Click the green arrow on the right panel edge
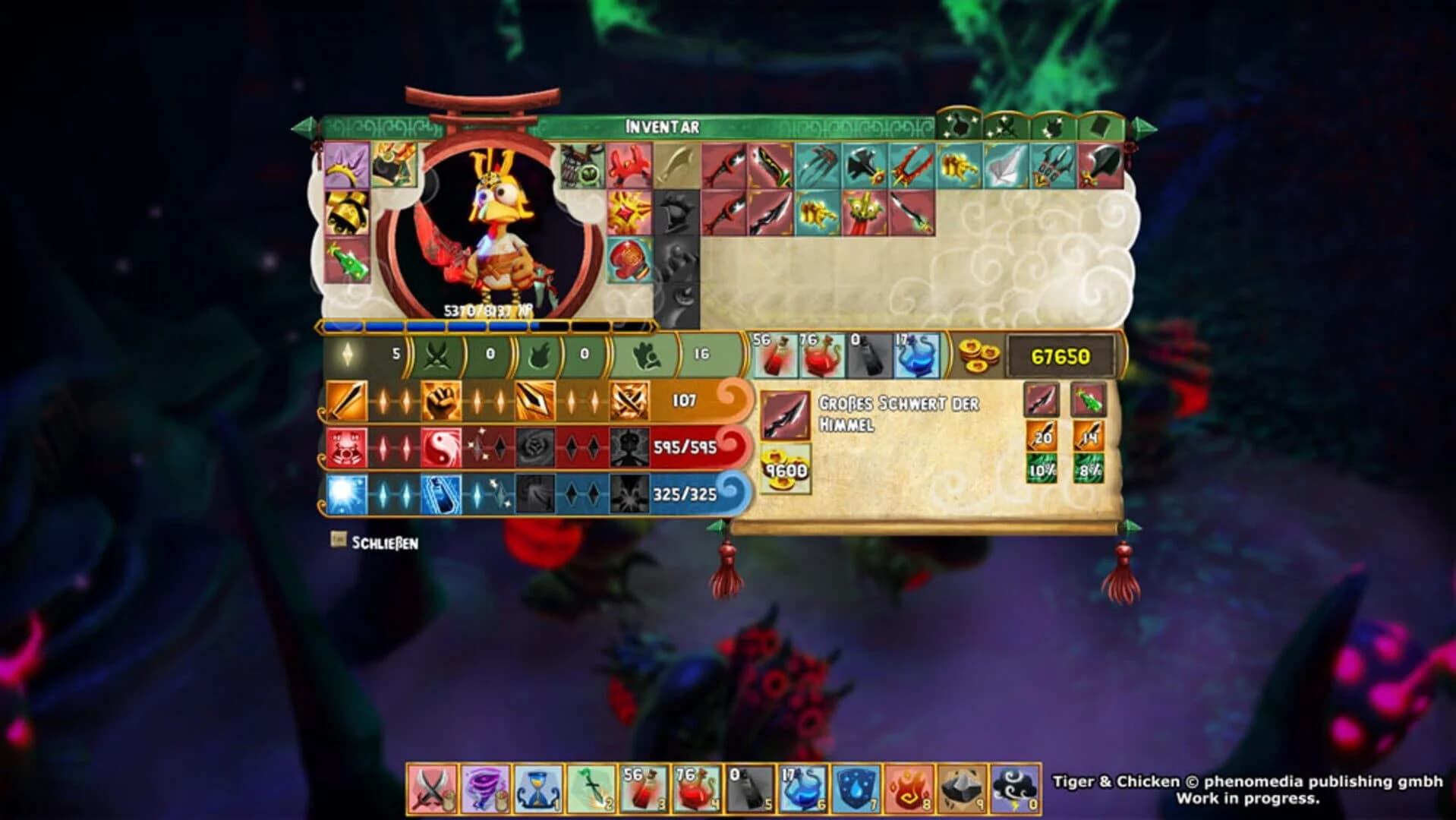The height and width of the screenshot is (820, 1456). click(1130, 524)
